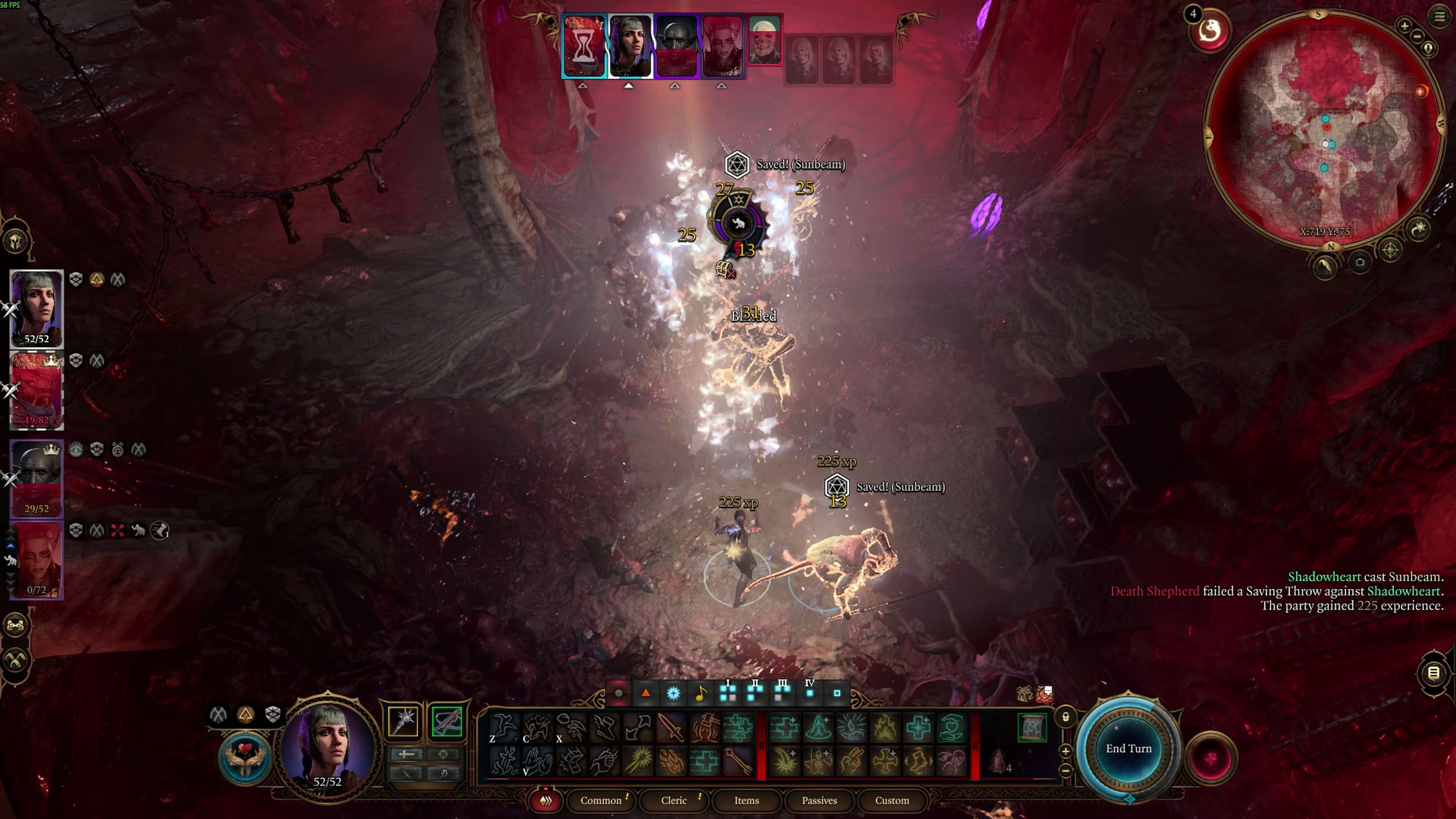The width and height of the screenshot is (1456, 819).
Task: Open the Cleric hotbar tab
Action: [x=674, y=800]
